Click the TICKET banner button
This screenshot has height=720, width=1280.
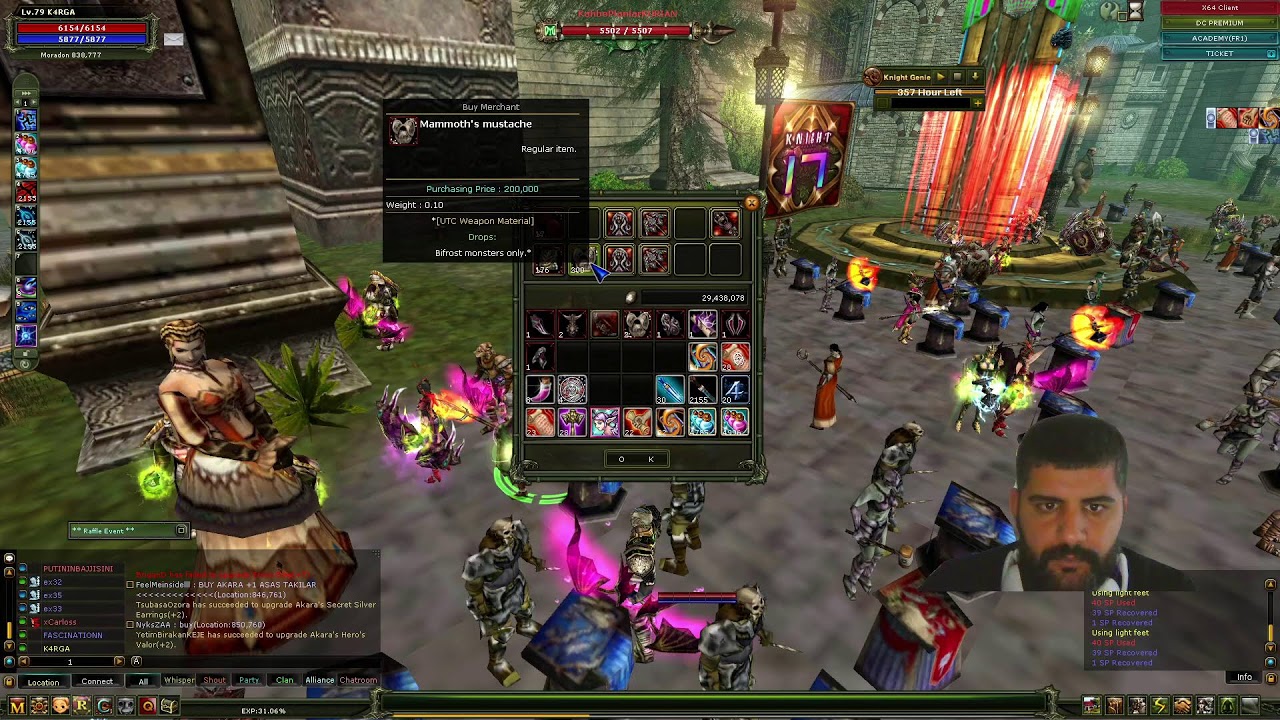pos(1219,53)
